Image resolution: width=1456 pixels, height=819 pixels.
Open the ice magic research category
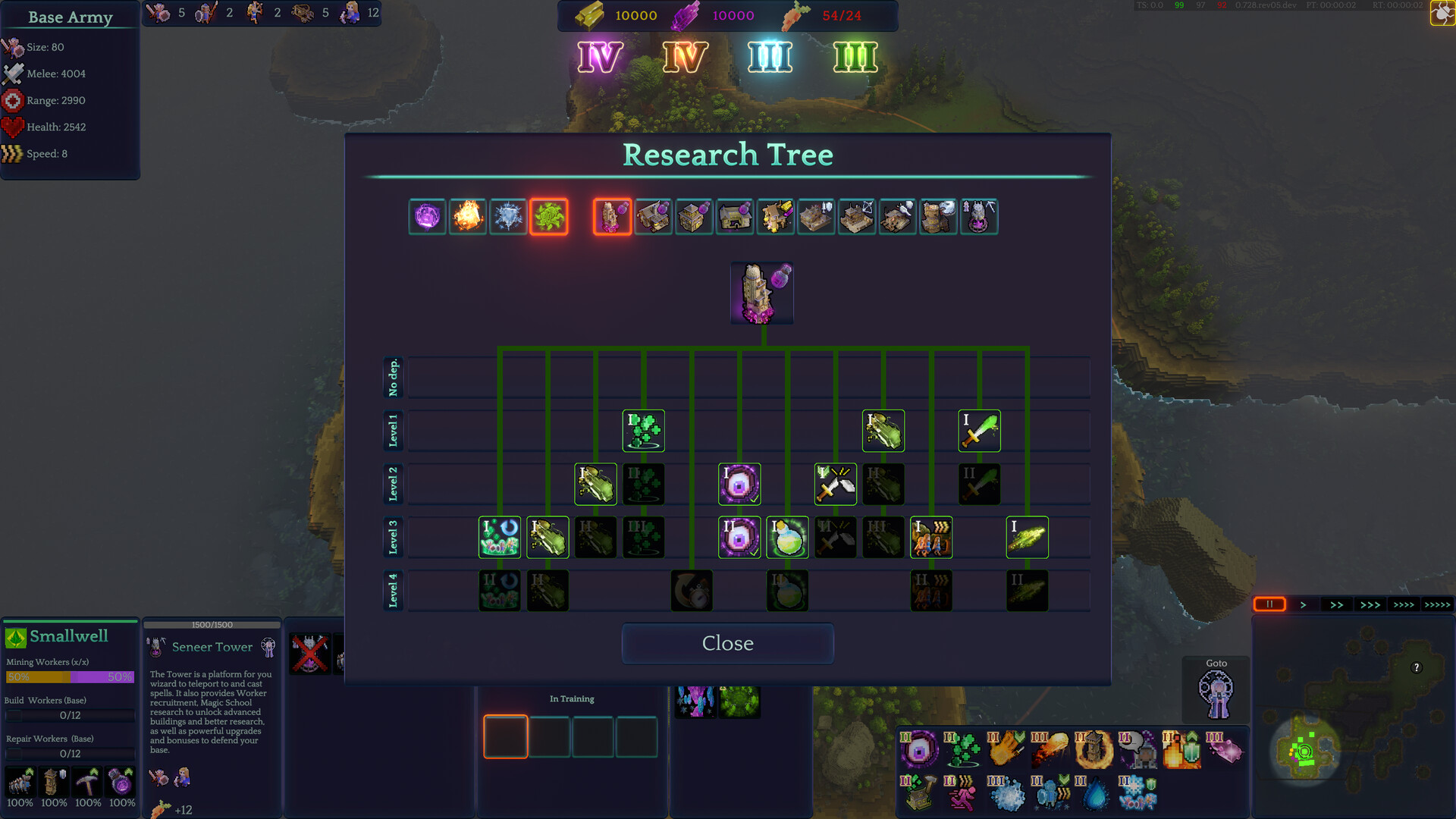(510, 217)
